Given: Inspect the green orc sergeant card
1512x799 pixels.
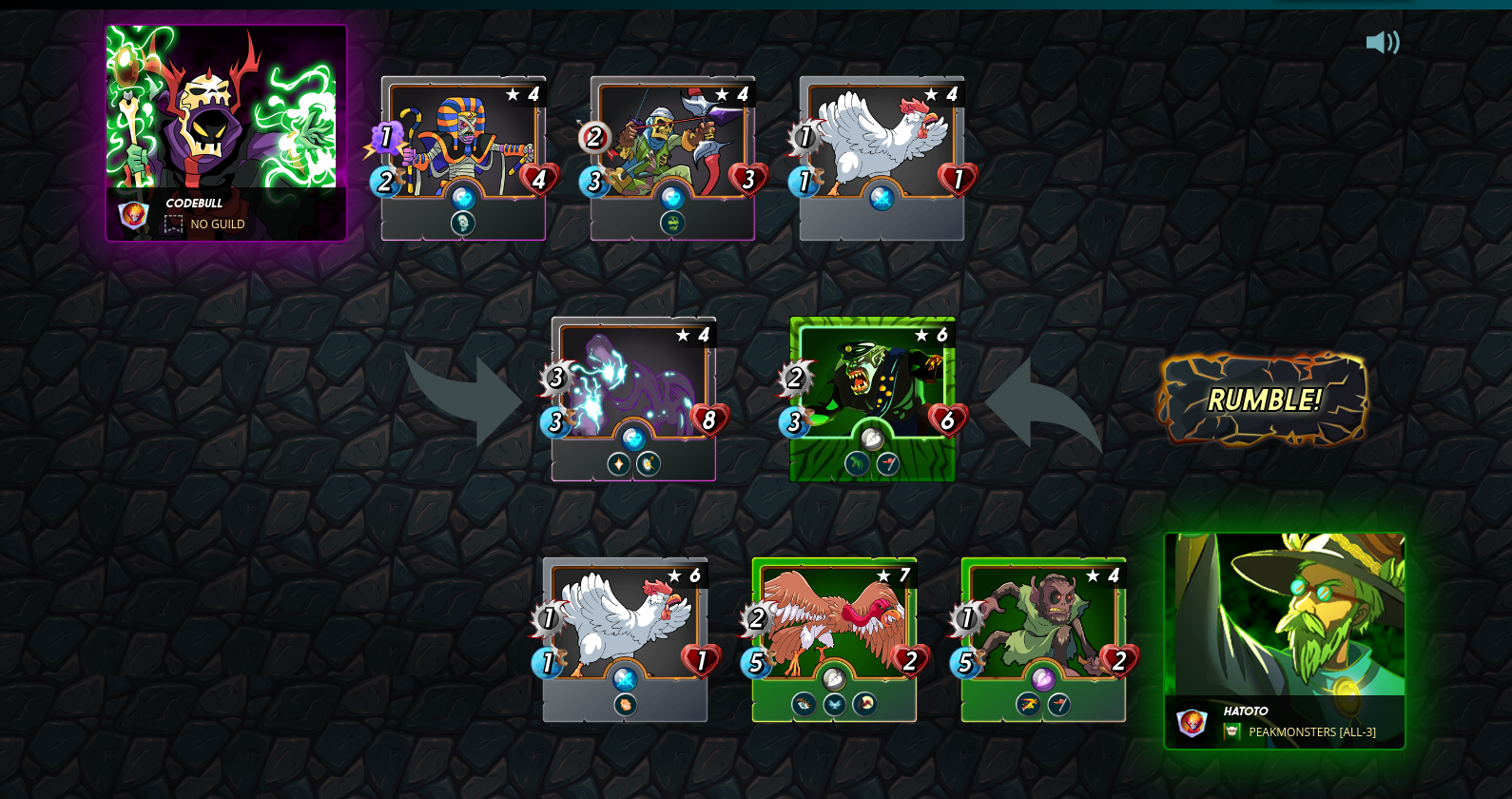Looking at the screenshot, I should 873,399.
